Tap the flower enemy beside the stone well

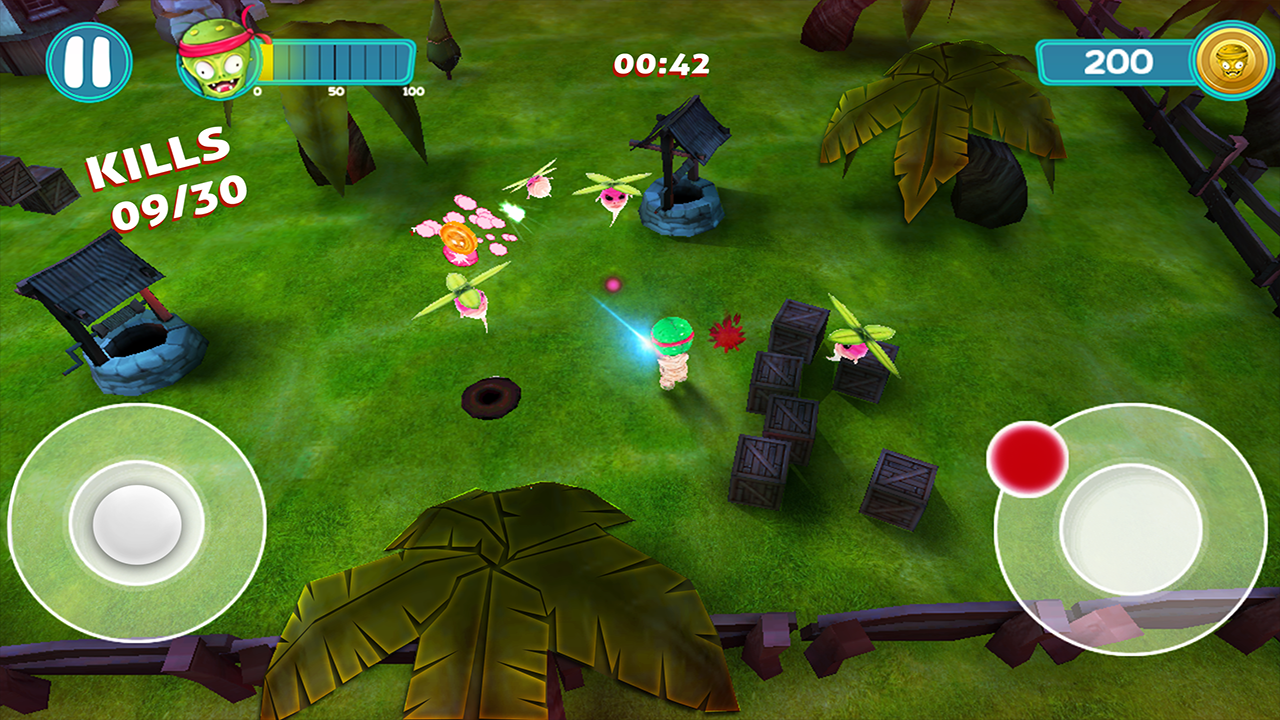[x=611, y=198]
